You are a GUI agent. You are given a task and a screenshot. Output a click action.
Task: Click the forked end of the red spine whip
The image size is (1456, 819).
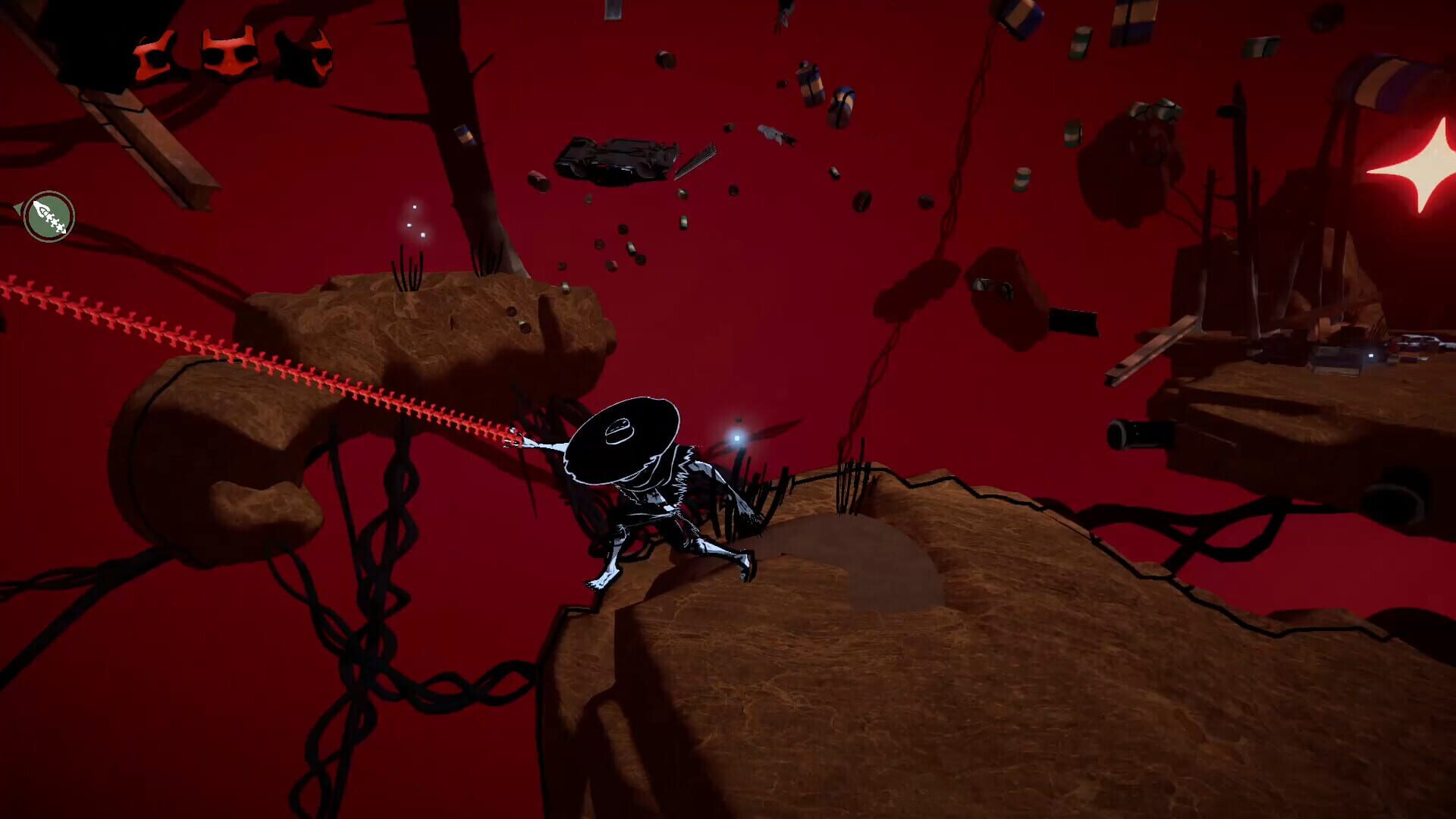click(514, 441)
